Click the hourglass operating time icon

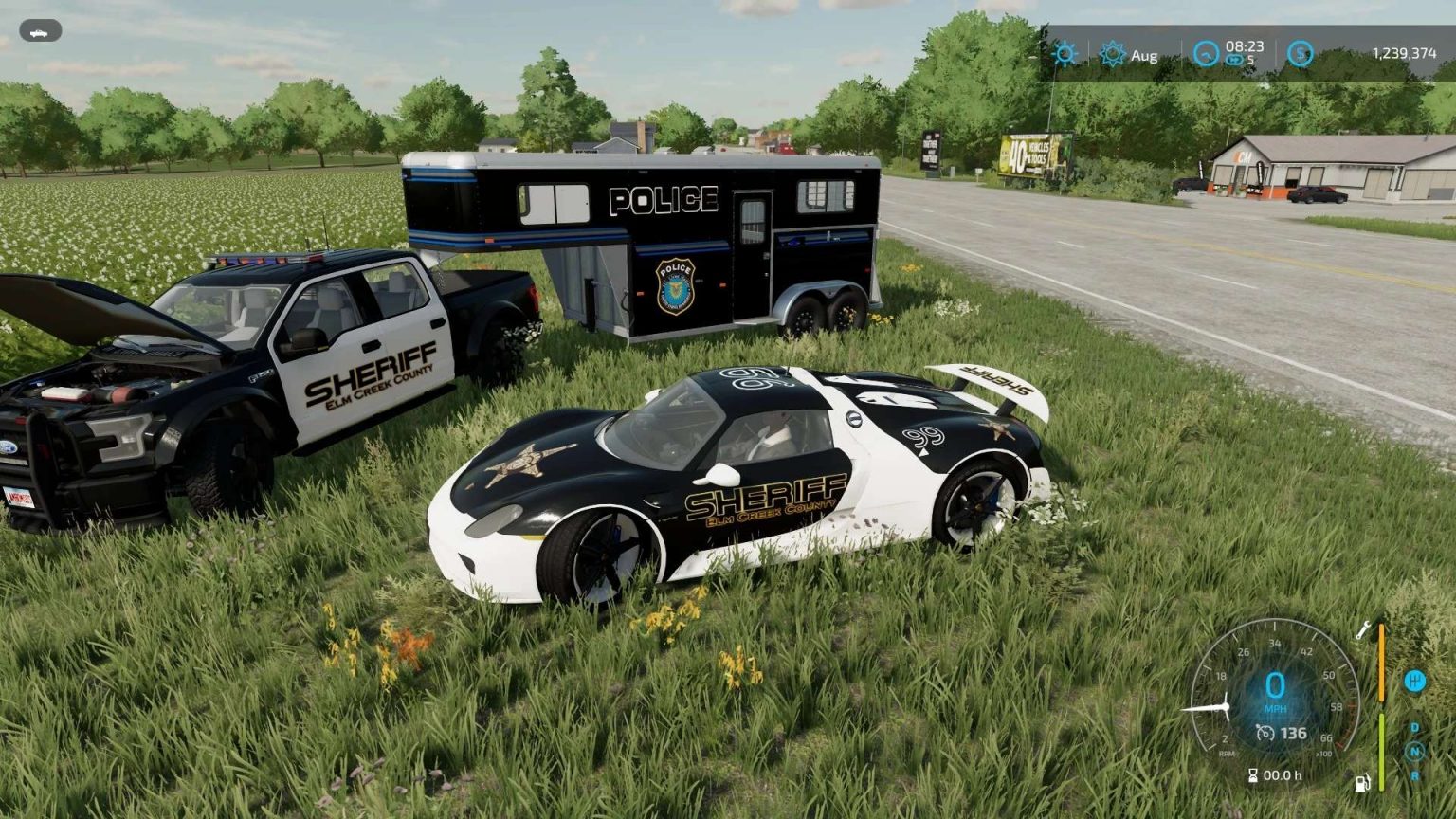[1252, 774]
